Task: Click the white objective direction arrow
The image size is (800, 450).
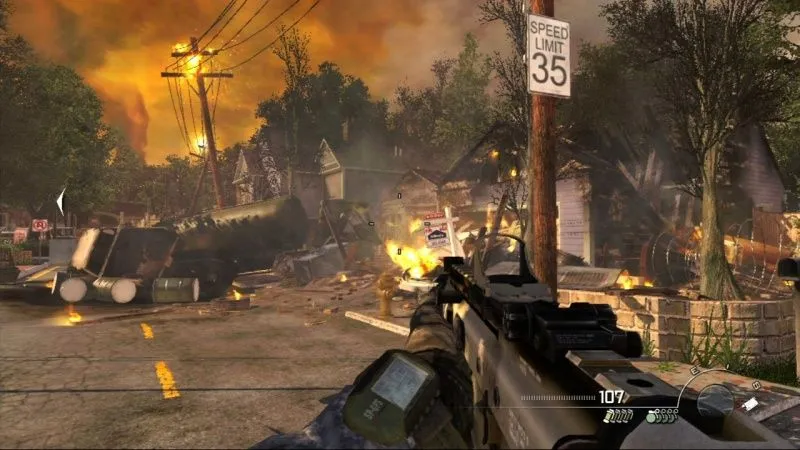Action: click(x=60, y=201)
